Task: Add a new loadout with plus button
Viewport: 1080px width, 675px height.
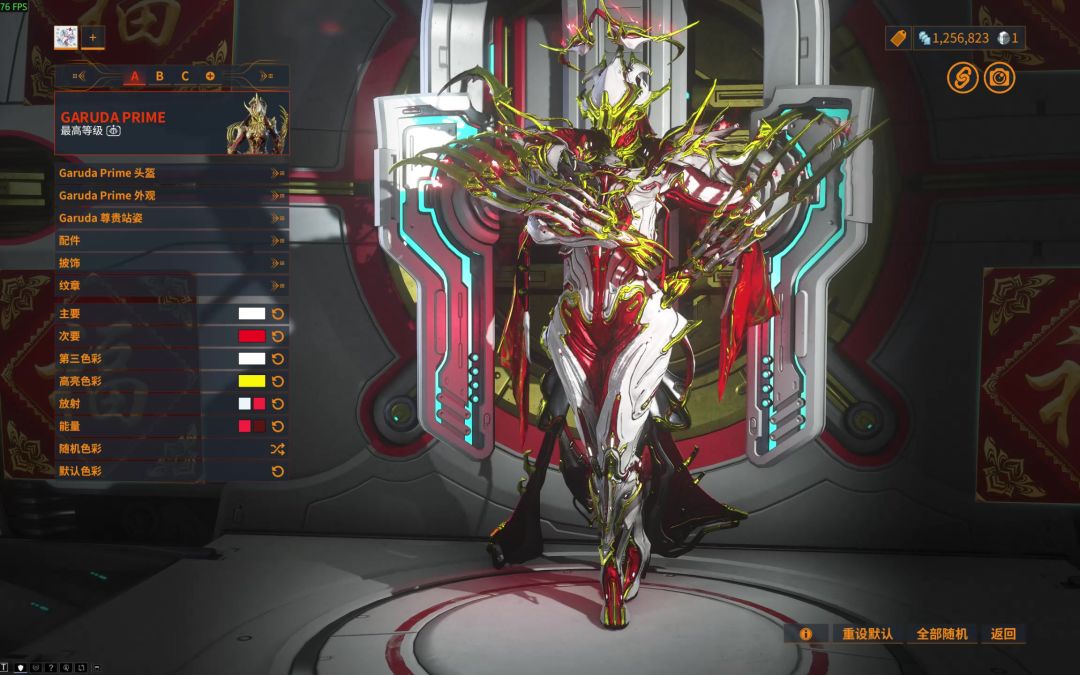Action: pos(93,37)
